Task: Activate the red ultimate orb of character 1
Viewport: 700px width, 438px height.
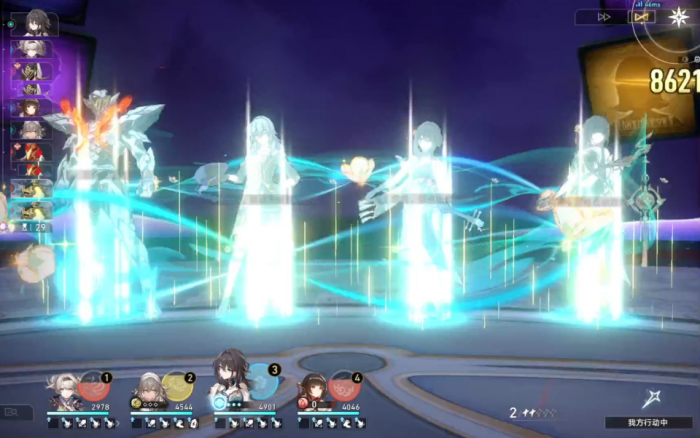Action: pos(93,385)
